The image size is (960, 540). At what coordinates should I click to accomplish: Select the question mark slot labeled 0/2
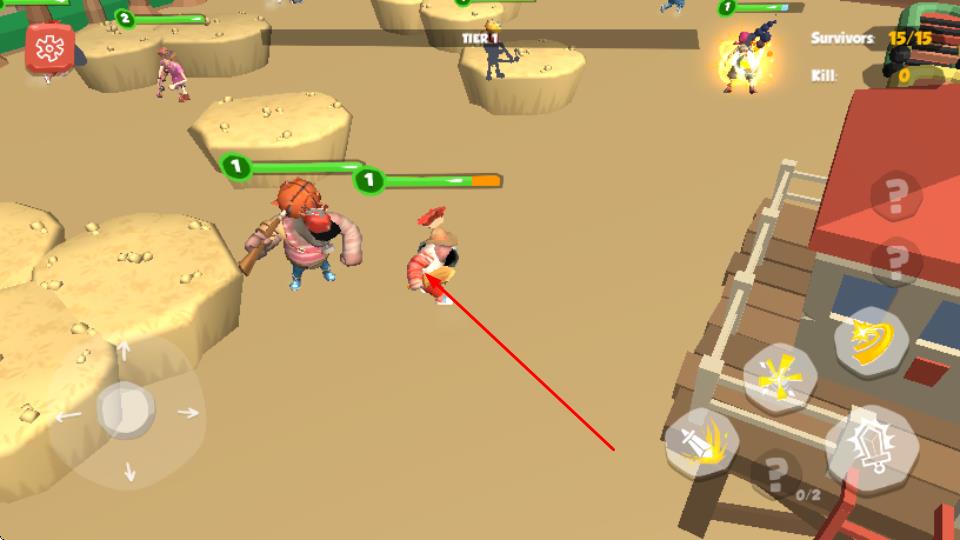tap(776, 476)
